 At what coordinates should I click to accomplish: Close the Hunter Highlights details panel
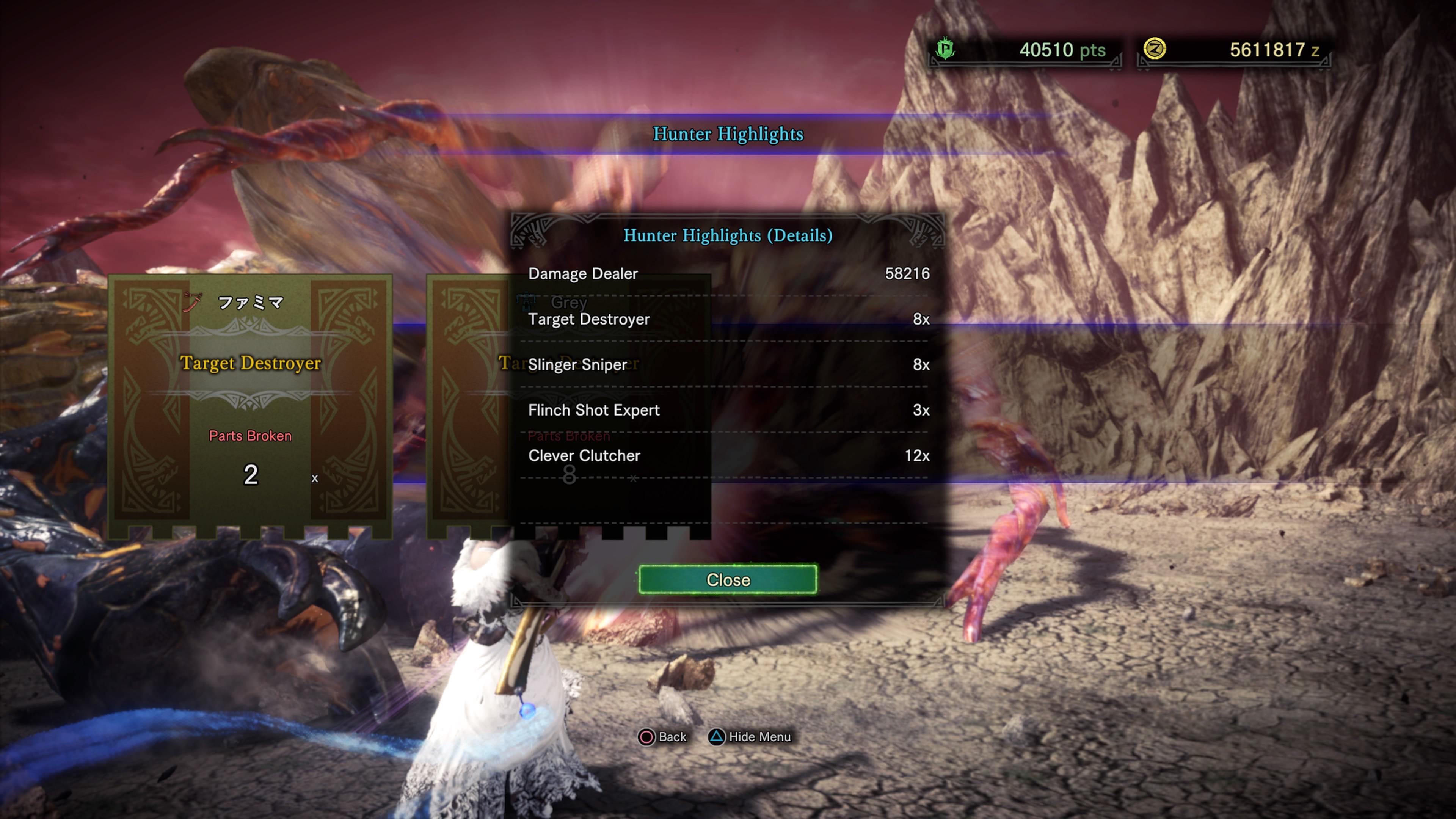[728, 579]
